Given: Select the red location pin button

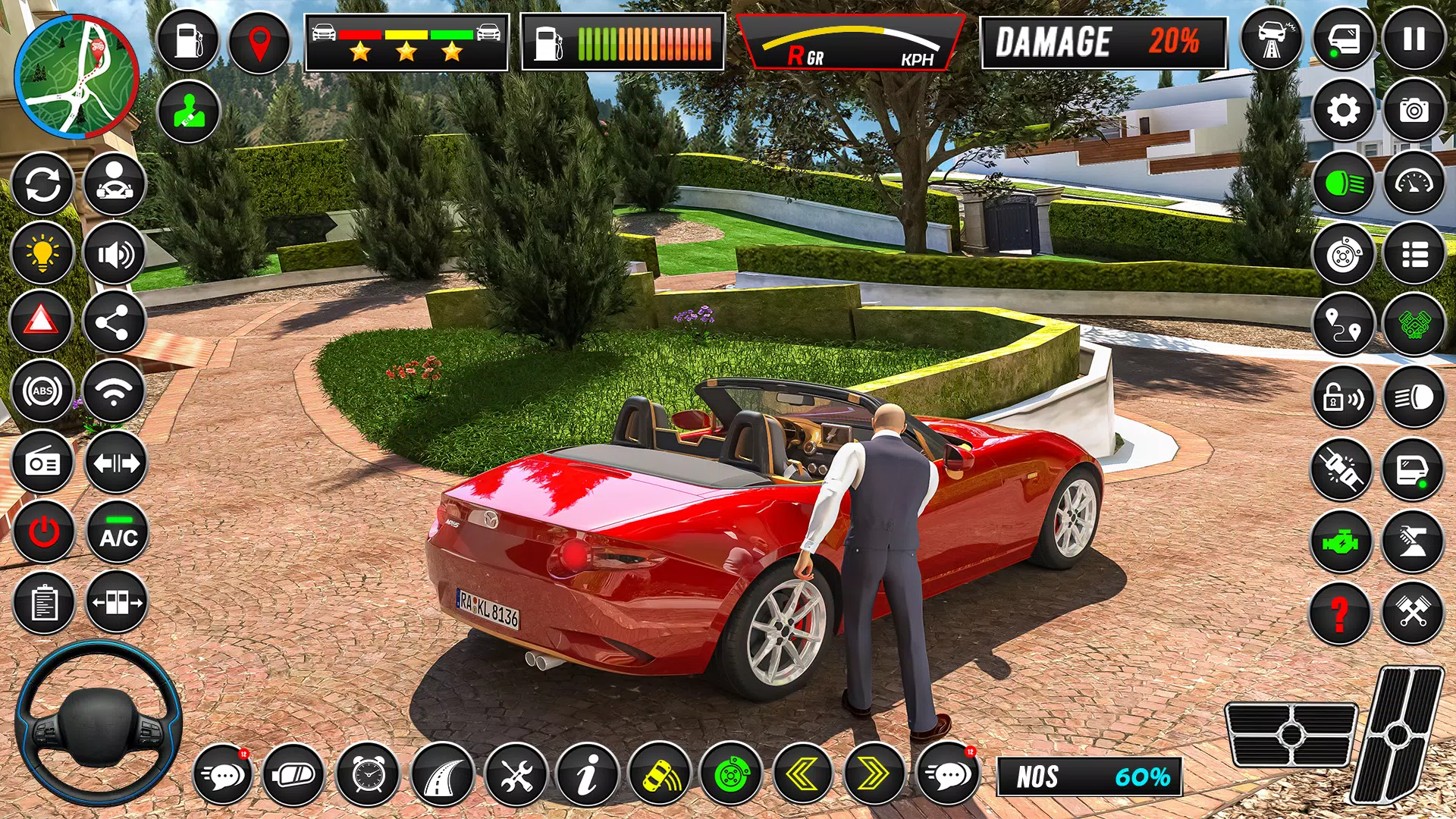Looking at the screenshot, I should (259, 42).
